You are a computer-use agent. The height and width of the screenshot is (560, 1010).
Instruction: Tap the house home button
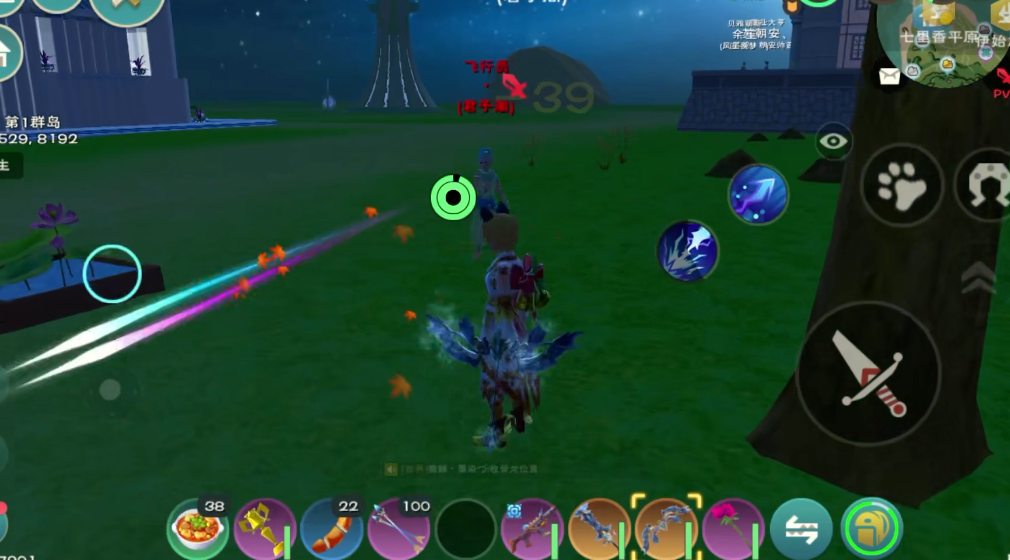click(x=6, y=53)
